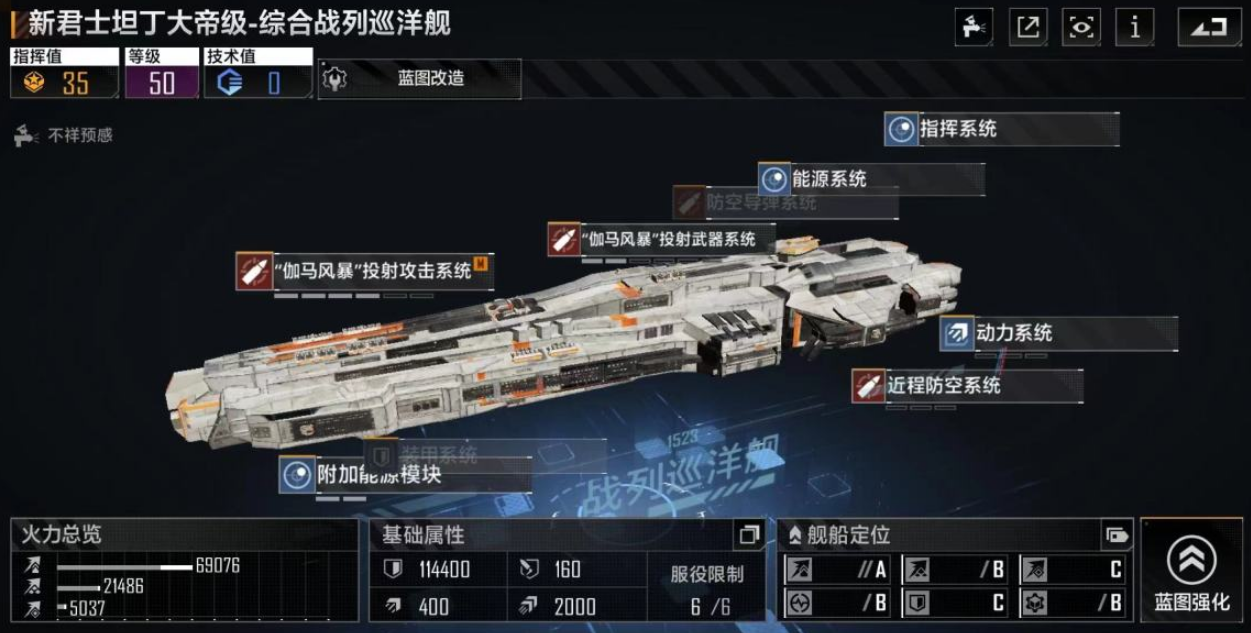1251x633 pixels.
Task: Open the info "i" button
Action: (1134, 27)
